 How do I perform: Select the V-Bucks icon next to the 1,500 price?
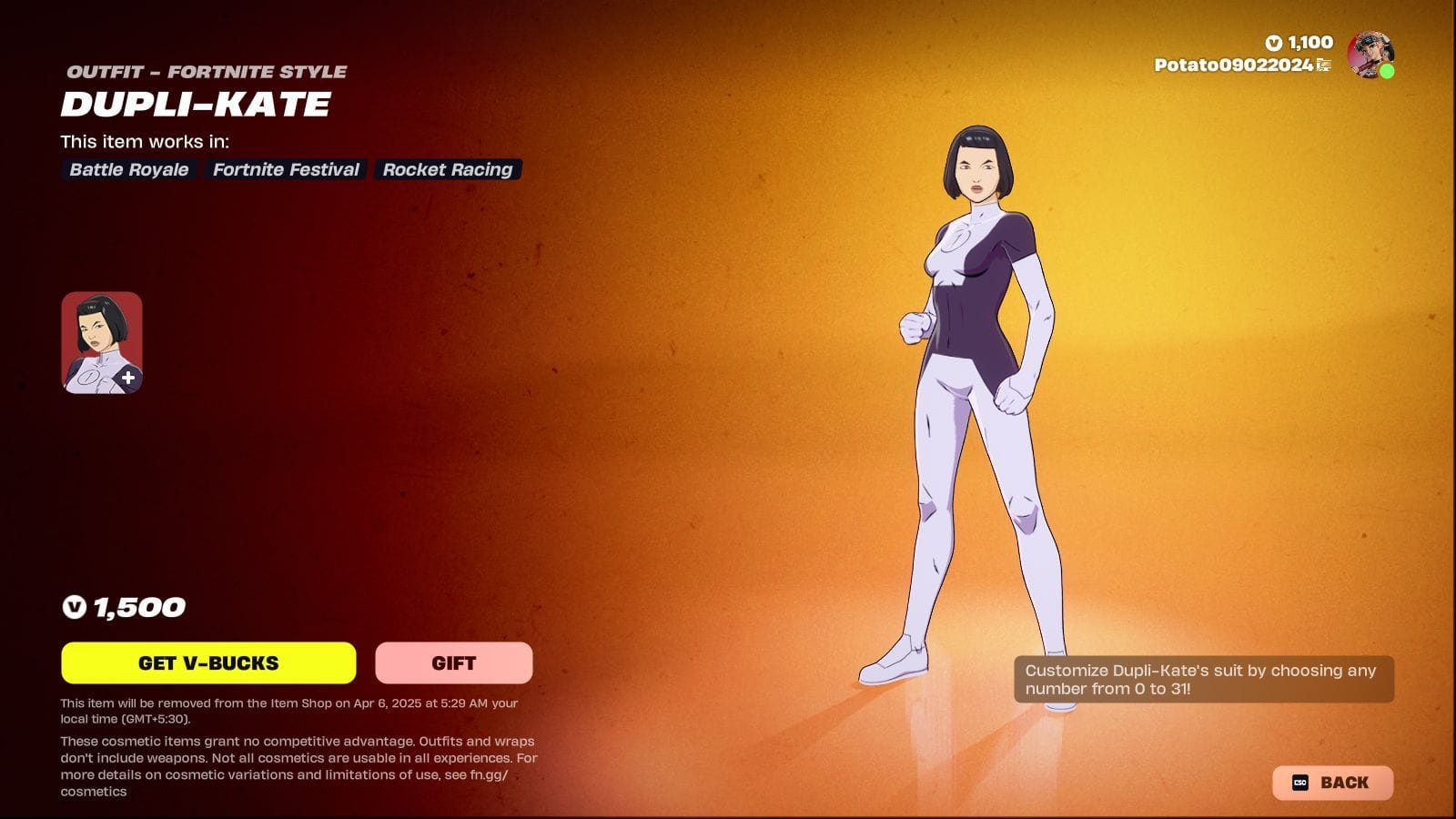(73, 608)
